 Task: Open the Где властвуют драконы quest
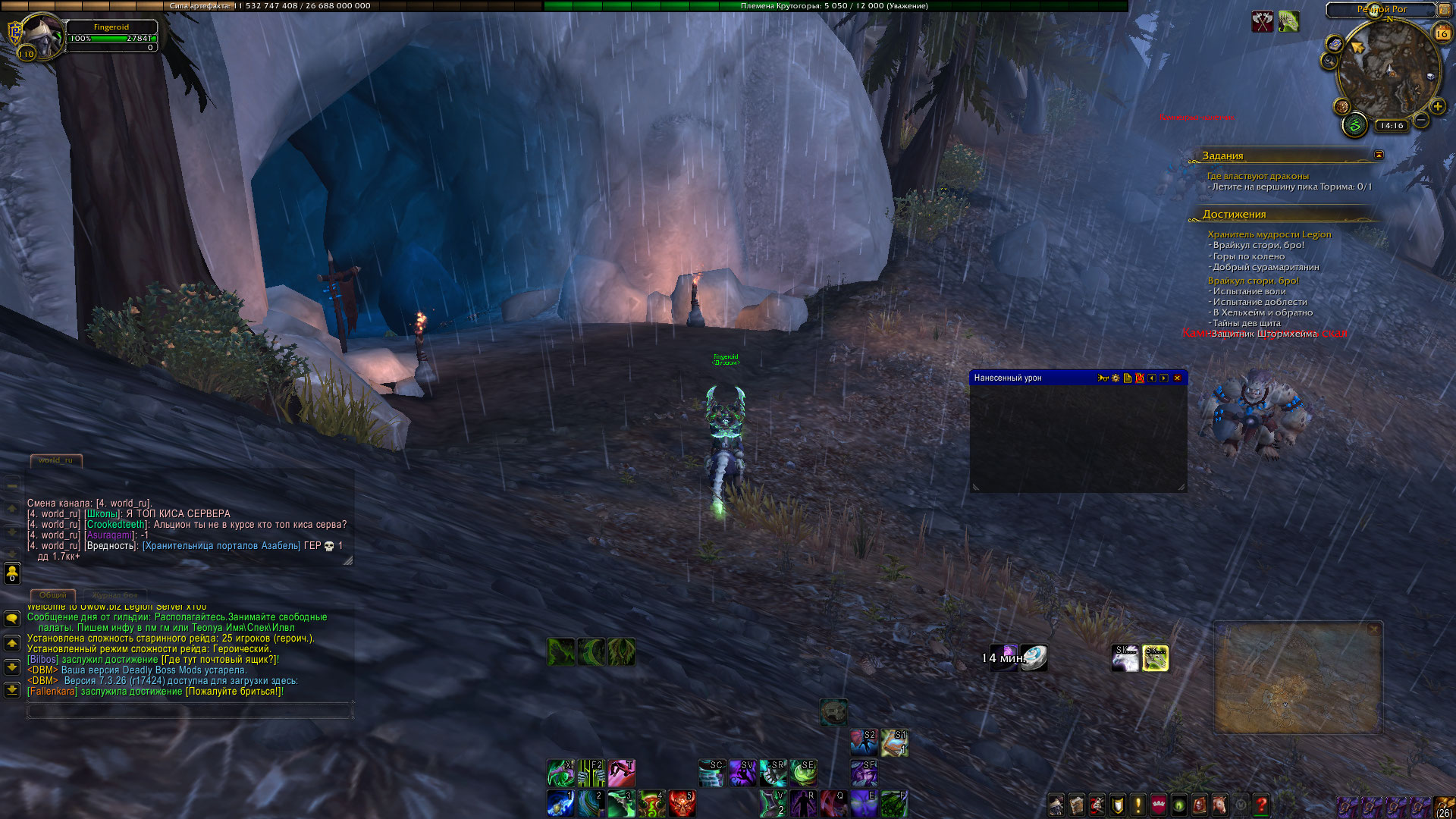pos(1257,176)
